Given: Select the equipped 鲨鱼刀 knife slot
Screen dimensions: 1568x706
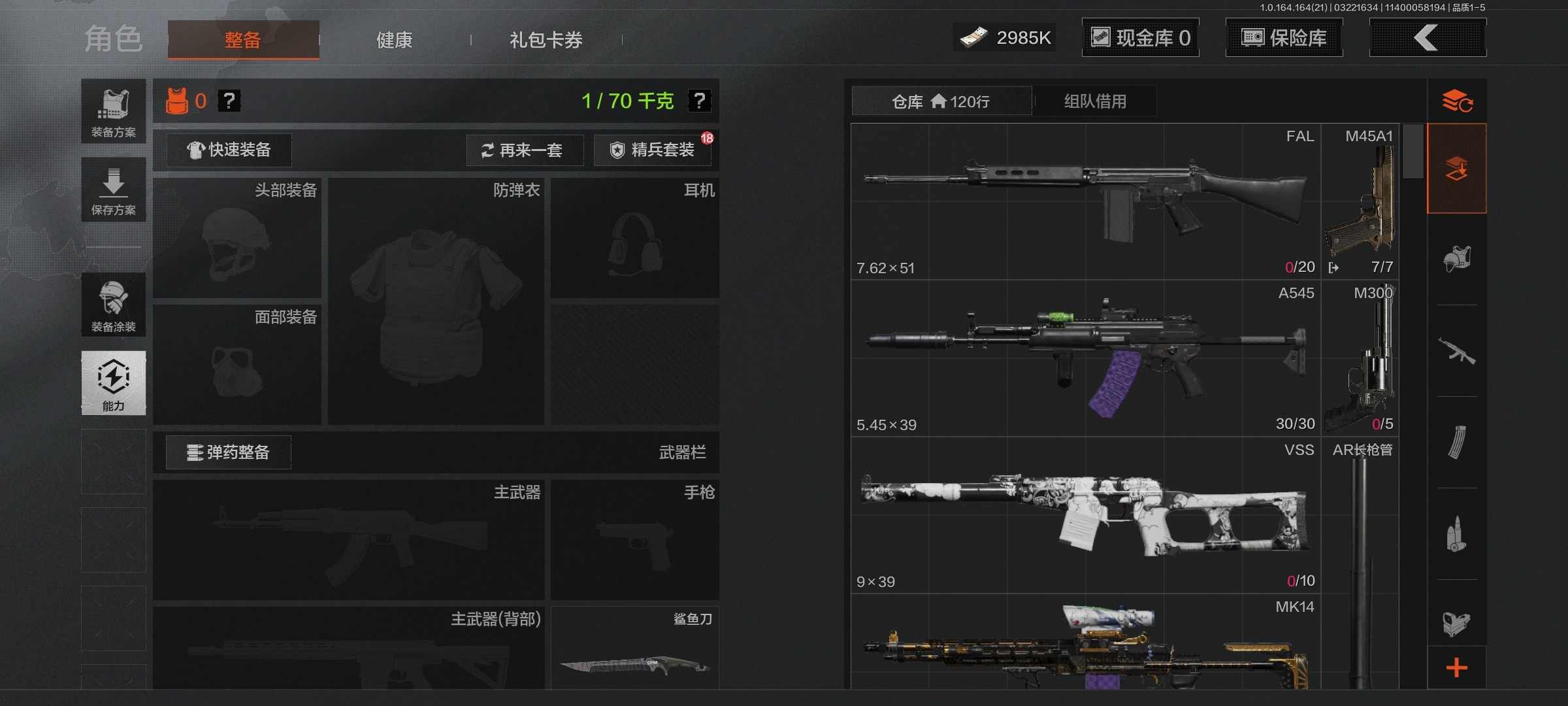Looking at the screenshot, I should (x=634, y=648).
